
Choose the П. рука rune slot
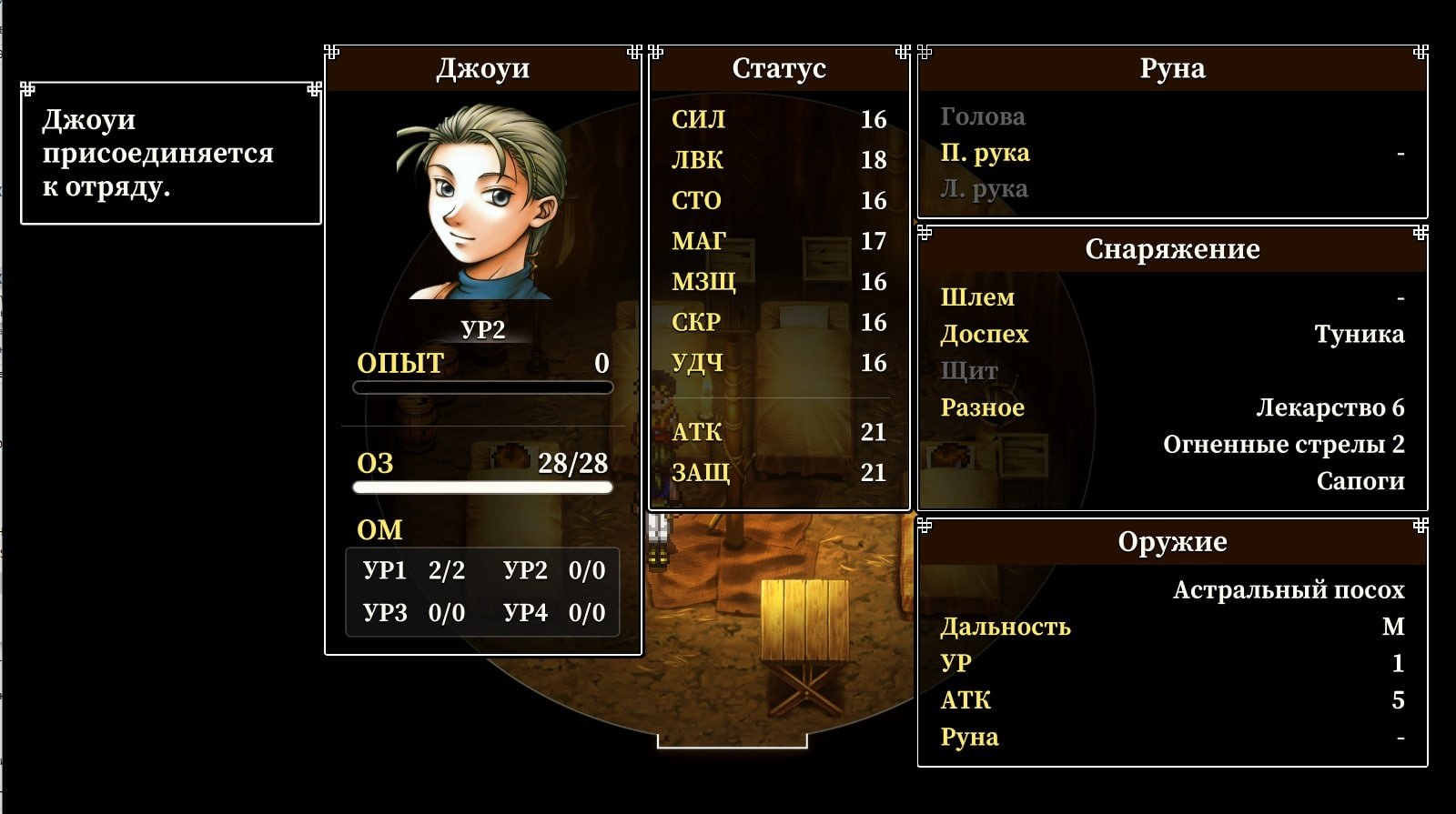(x=986, y=153)
